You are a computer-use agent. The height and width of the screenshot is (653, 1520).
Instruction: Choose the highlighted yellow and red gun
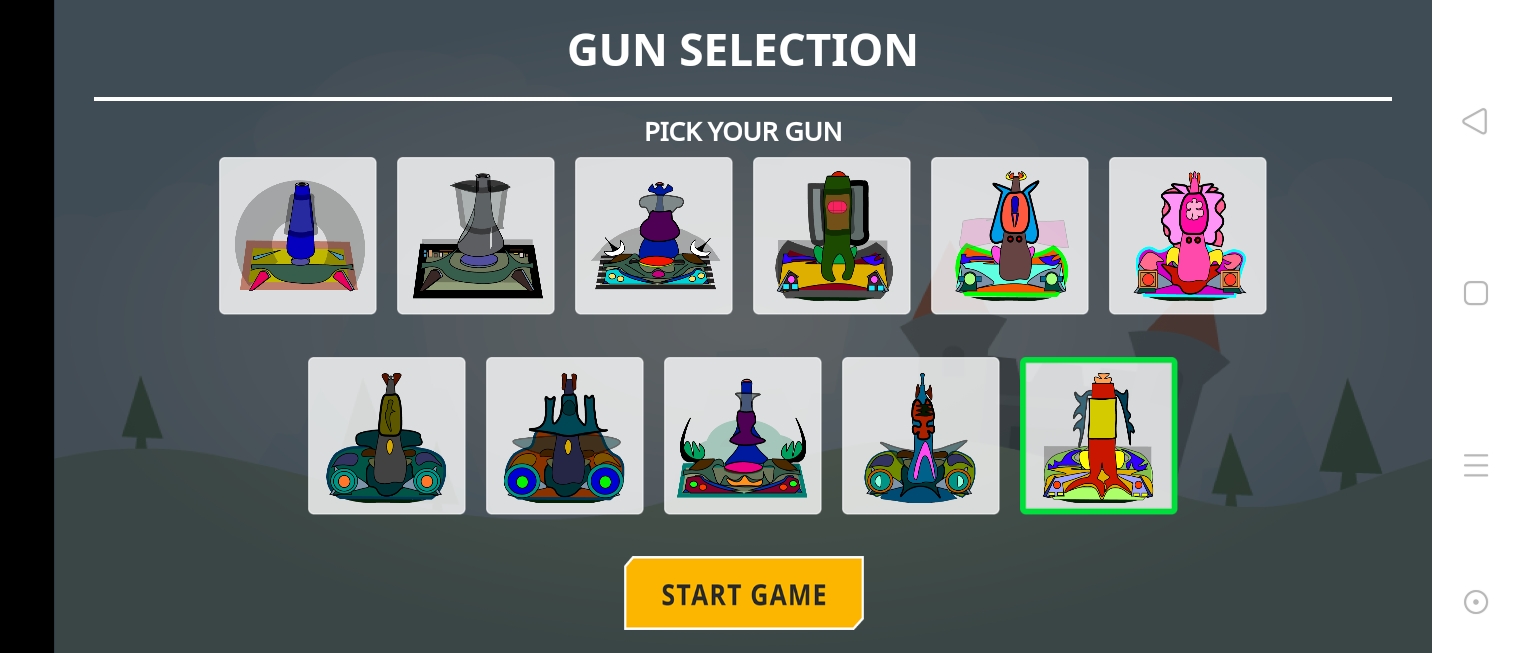click(x=1099, y=436)
